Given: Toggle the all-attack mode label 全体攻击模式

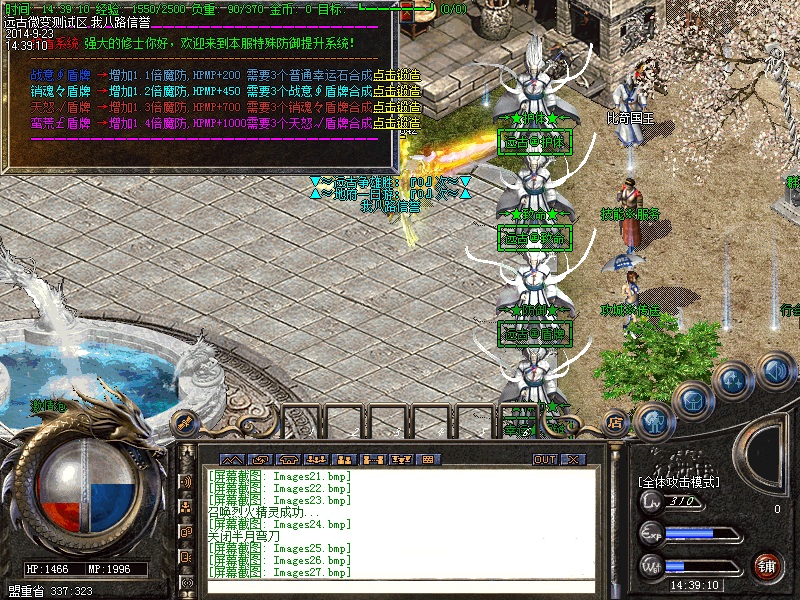Looking at the screenshot, I should point(681,481).
